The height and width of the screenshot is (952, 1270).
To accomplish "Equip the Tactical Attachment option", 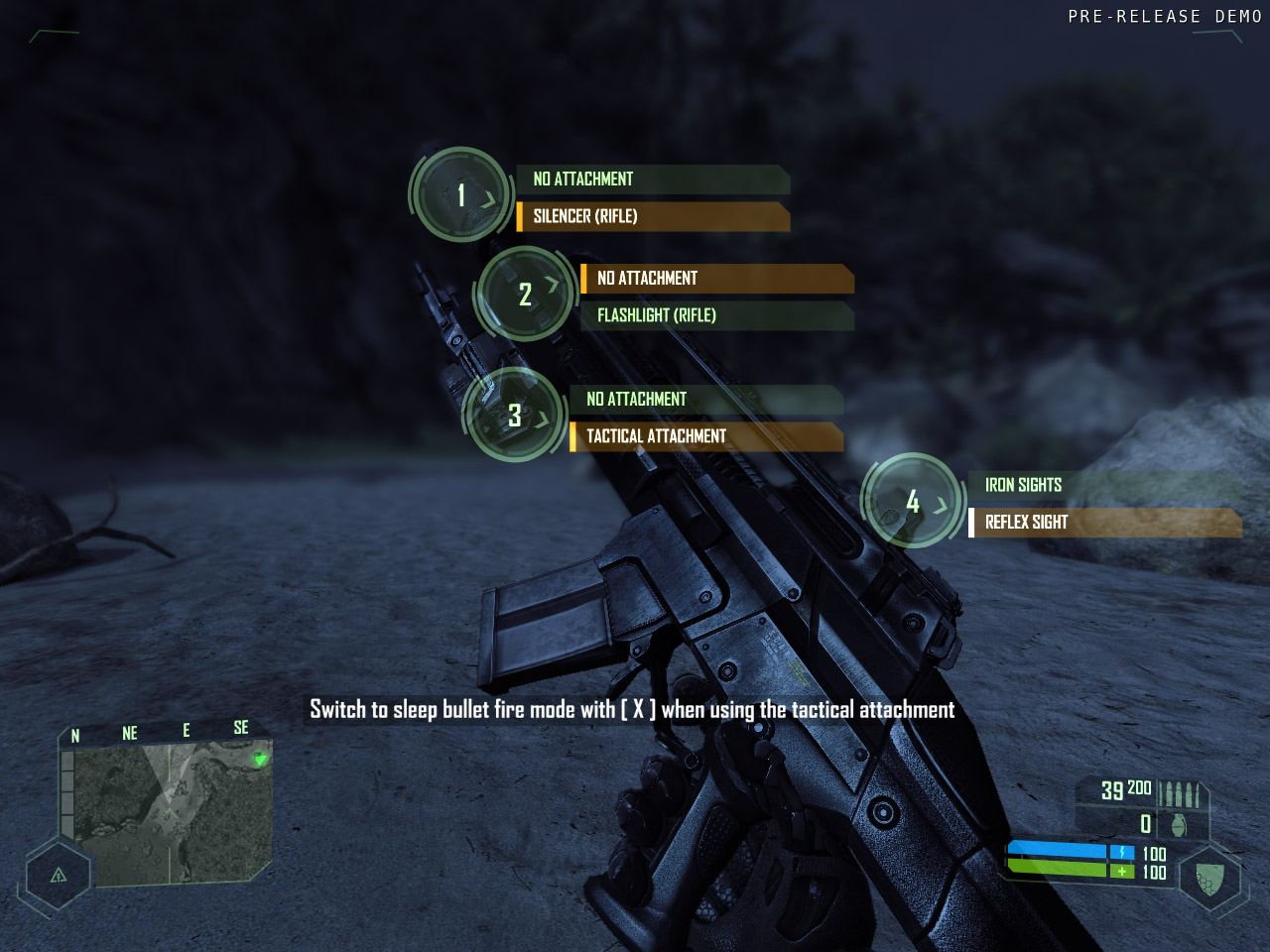I will coord(706,436).
